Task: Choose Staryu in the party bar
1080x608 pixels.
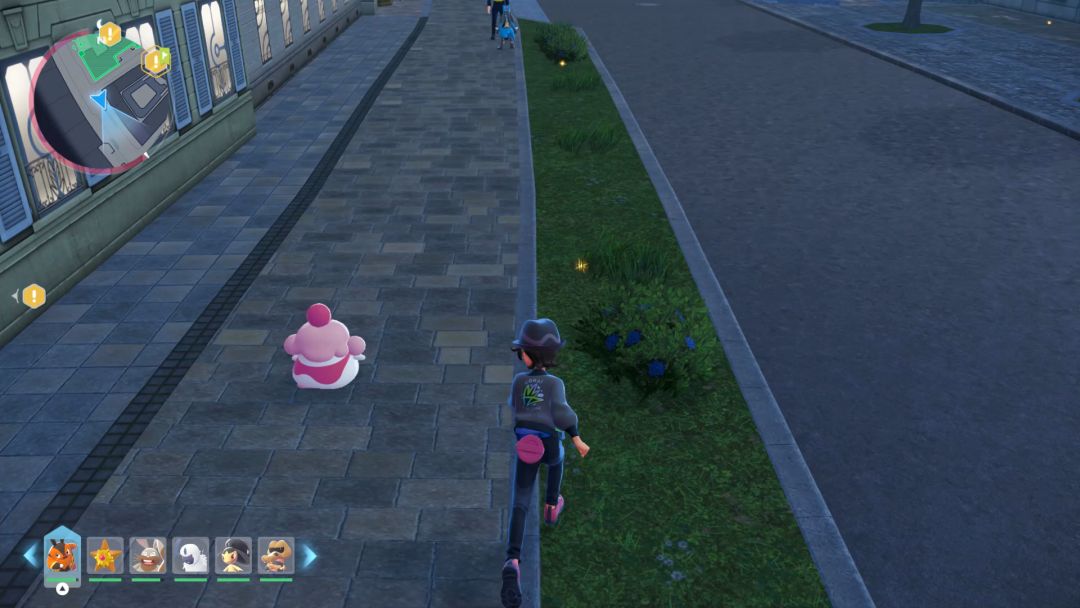Action: tap(104, 555)
